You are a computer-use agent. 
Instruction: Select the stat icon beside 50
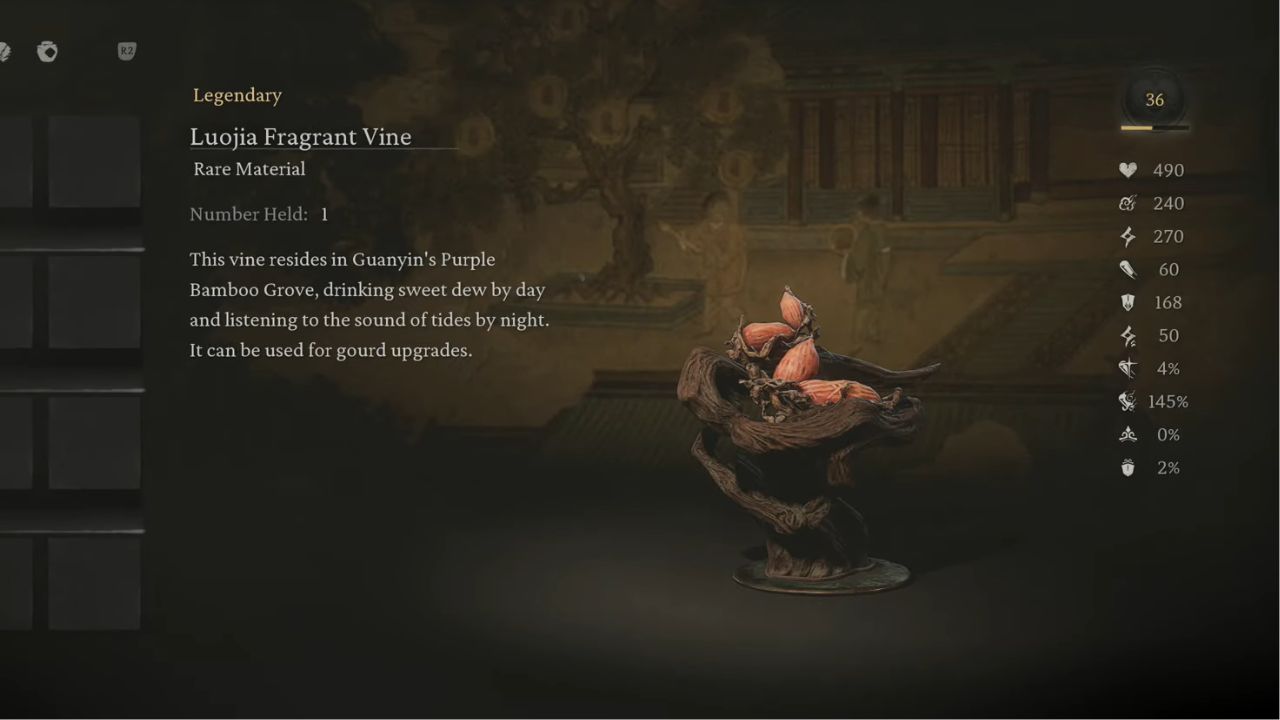point(1128,335)
